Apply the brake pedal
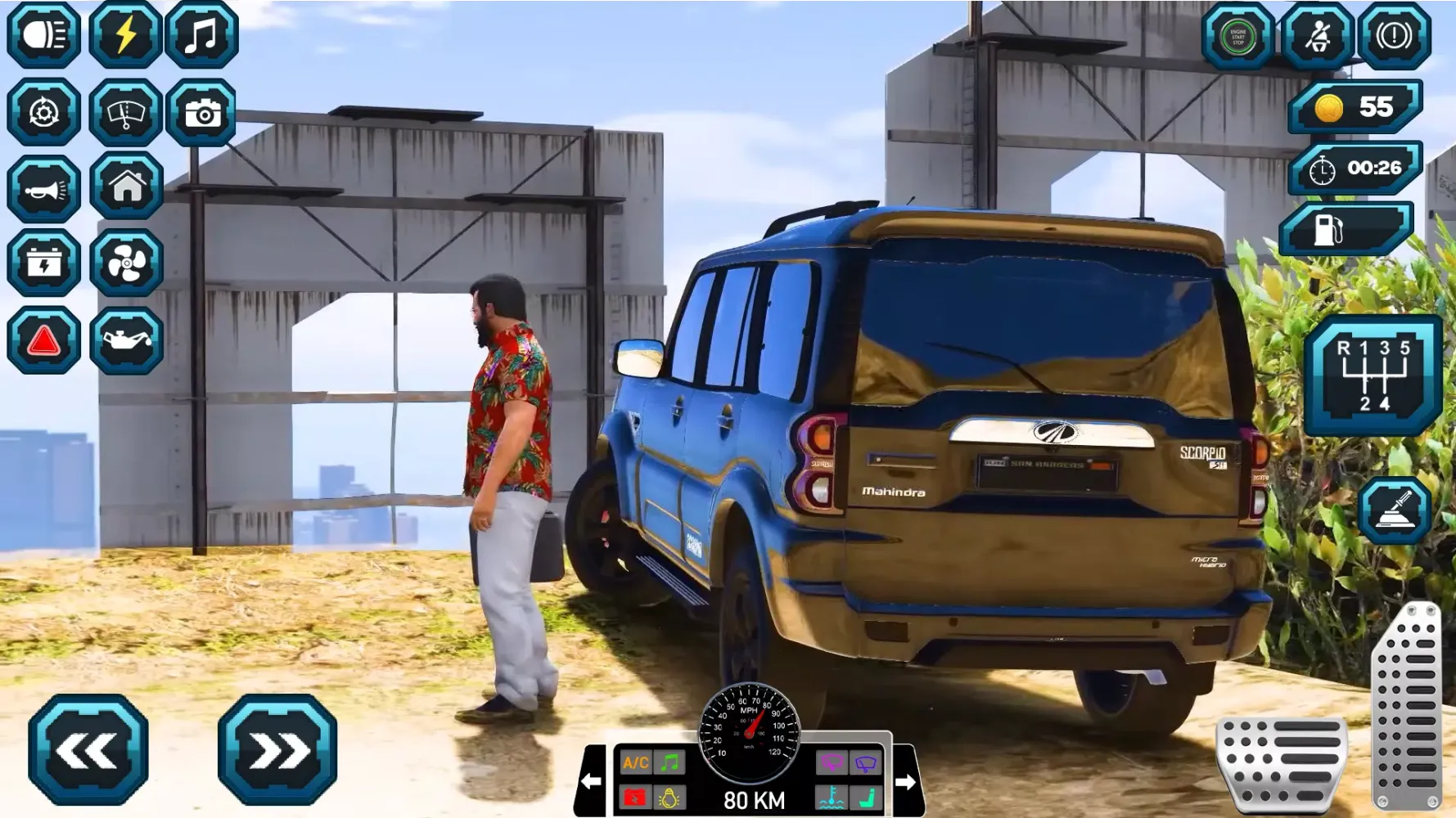 click(1282, 762)
